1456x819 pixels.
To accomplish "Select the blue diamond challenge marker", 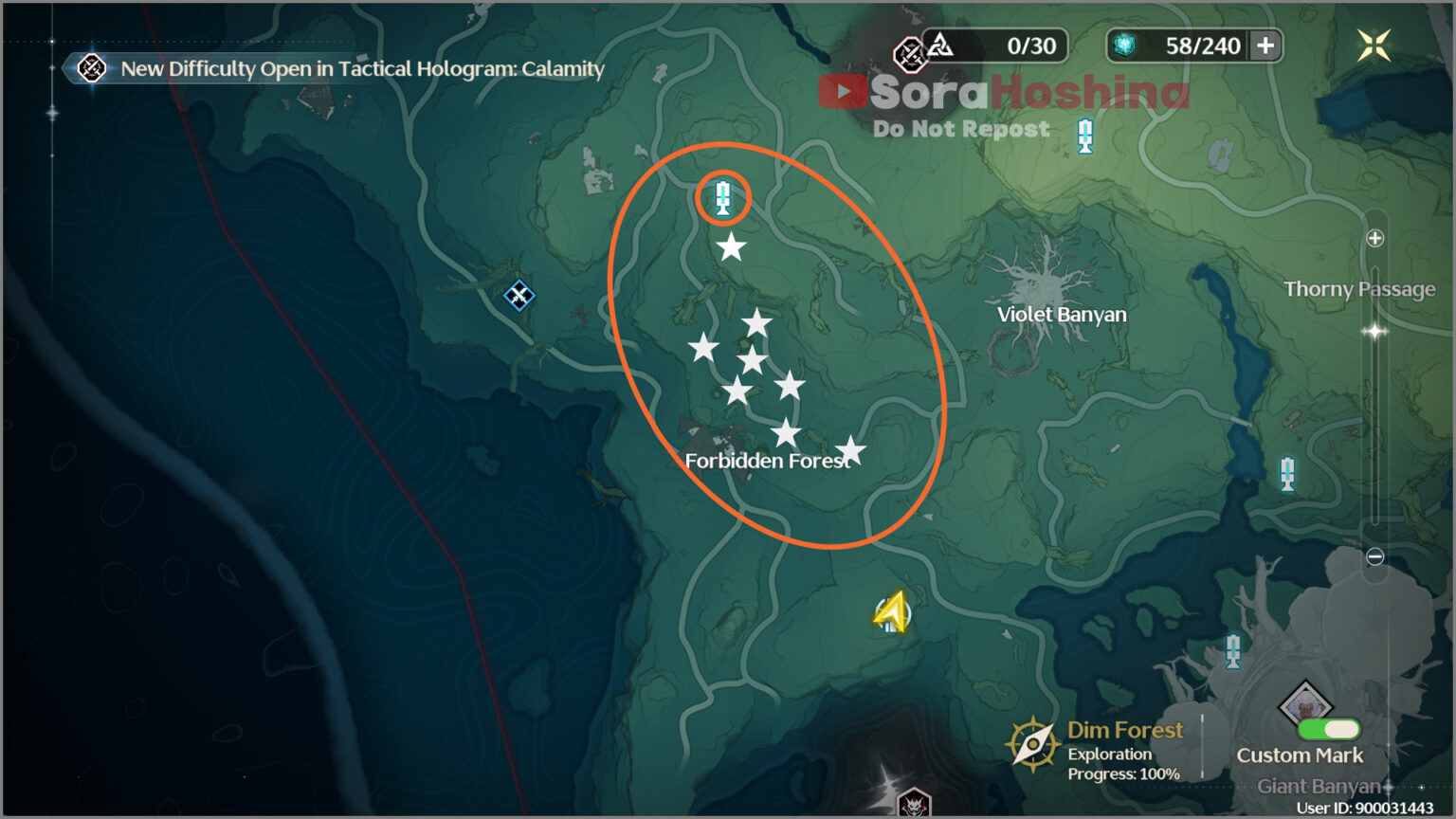I will [519, 296].
